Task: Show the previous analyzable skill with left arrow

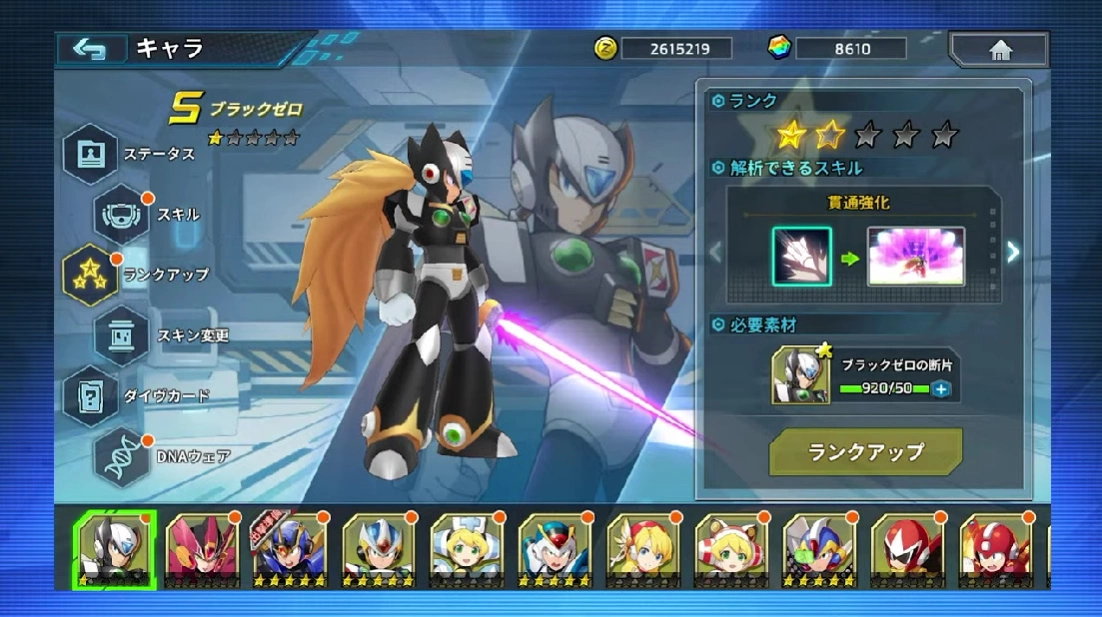Action: (715, 252)
